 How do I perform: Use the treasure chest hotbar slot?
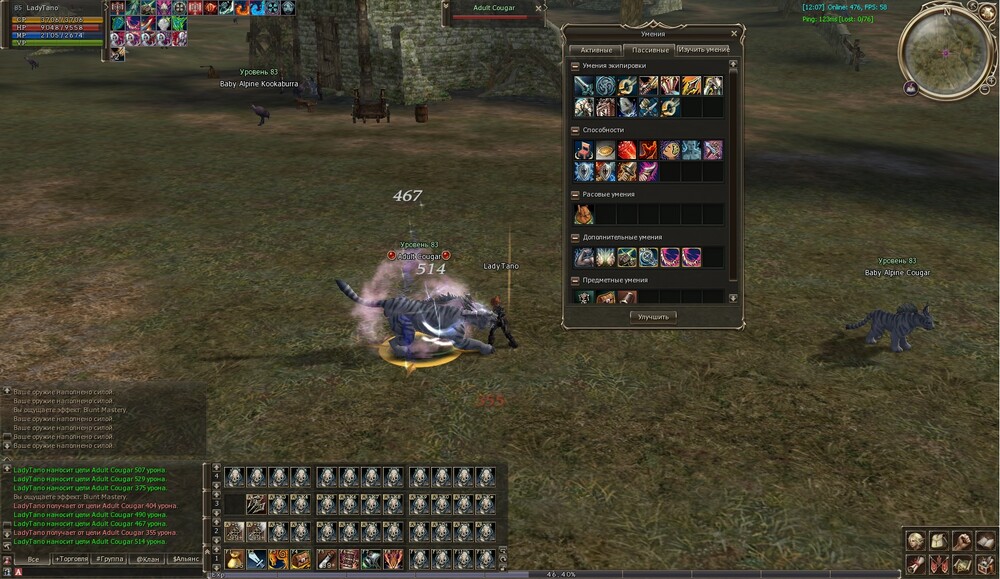point(300,559)
